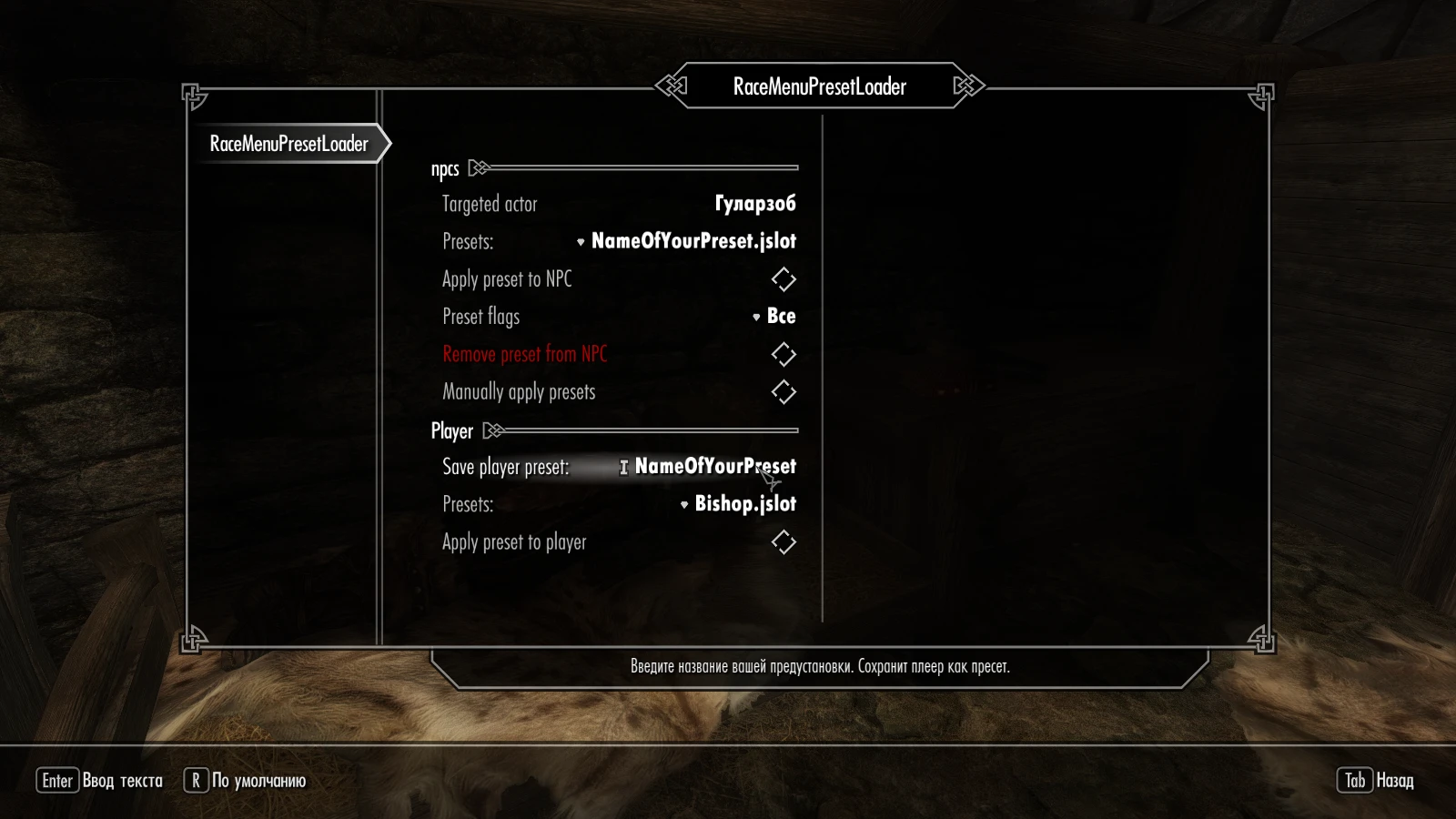Toggle Manually apply presets
Screen dimensions: 1456x819
[x=784, y=392]
